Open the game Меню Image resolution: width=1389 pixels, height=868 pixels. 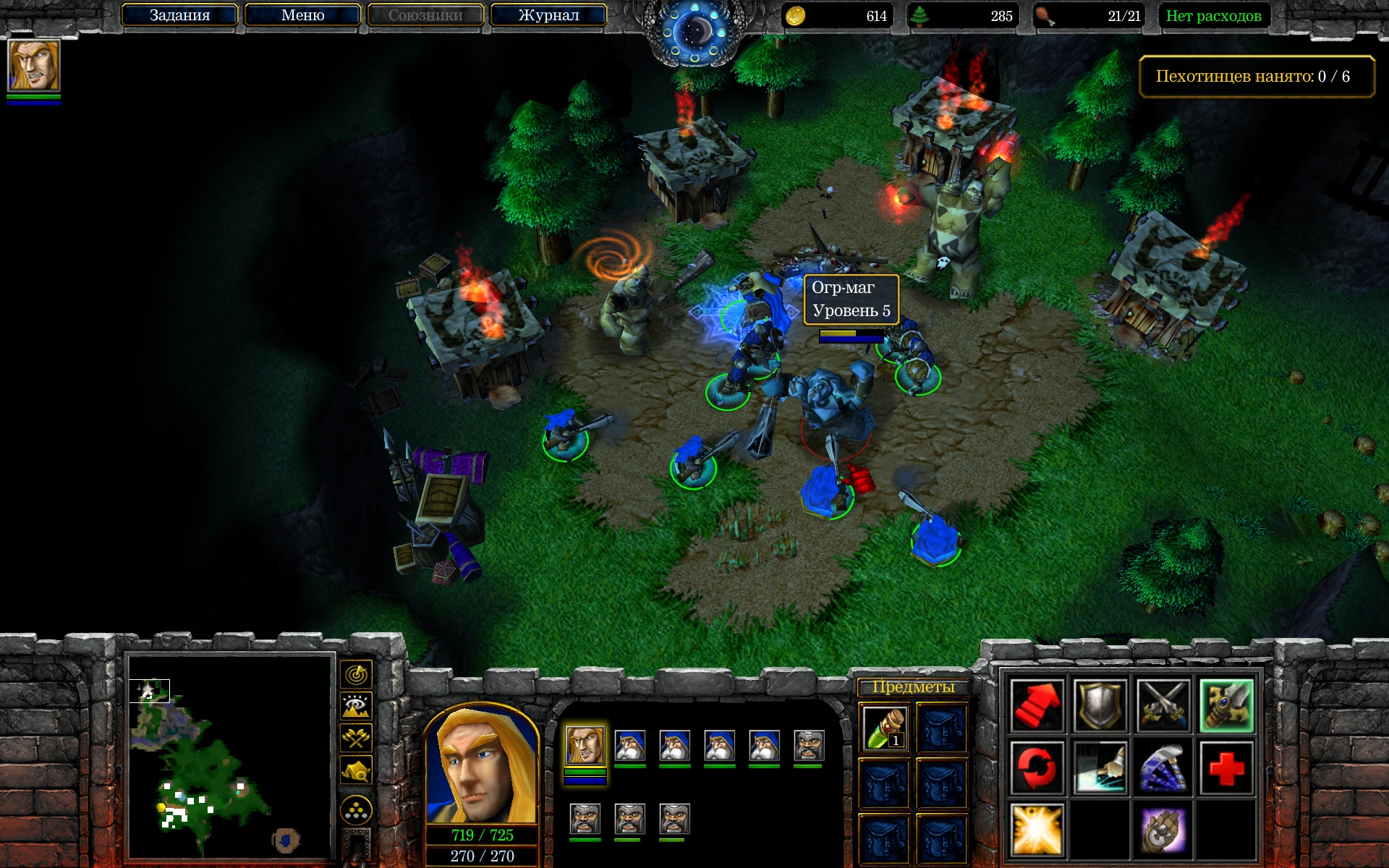point(302,14)
